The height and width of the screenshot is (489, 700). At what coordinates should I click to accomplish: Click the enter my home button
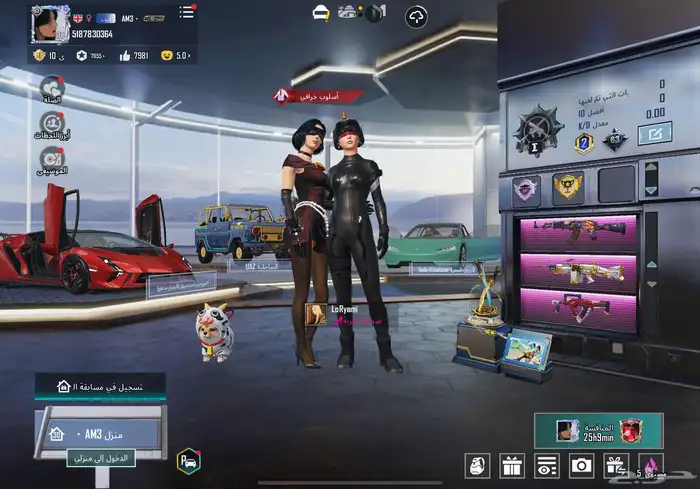(101, 459)
